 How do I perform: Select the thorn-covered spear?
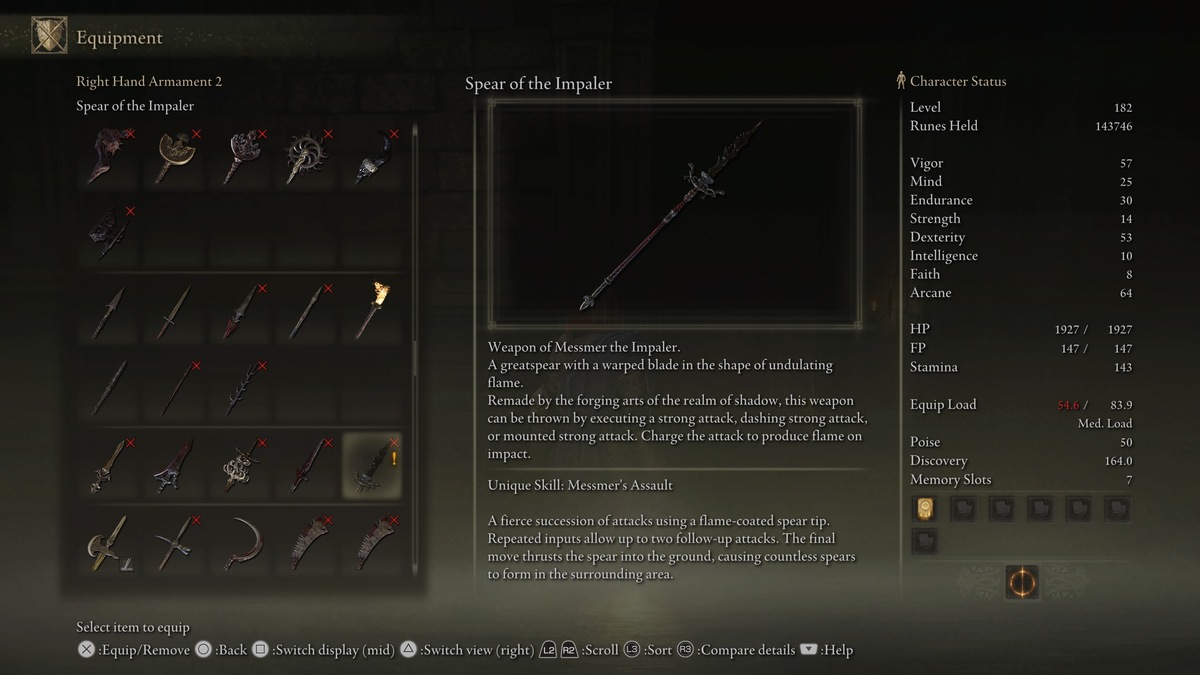click(x=239, y=387)
